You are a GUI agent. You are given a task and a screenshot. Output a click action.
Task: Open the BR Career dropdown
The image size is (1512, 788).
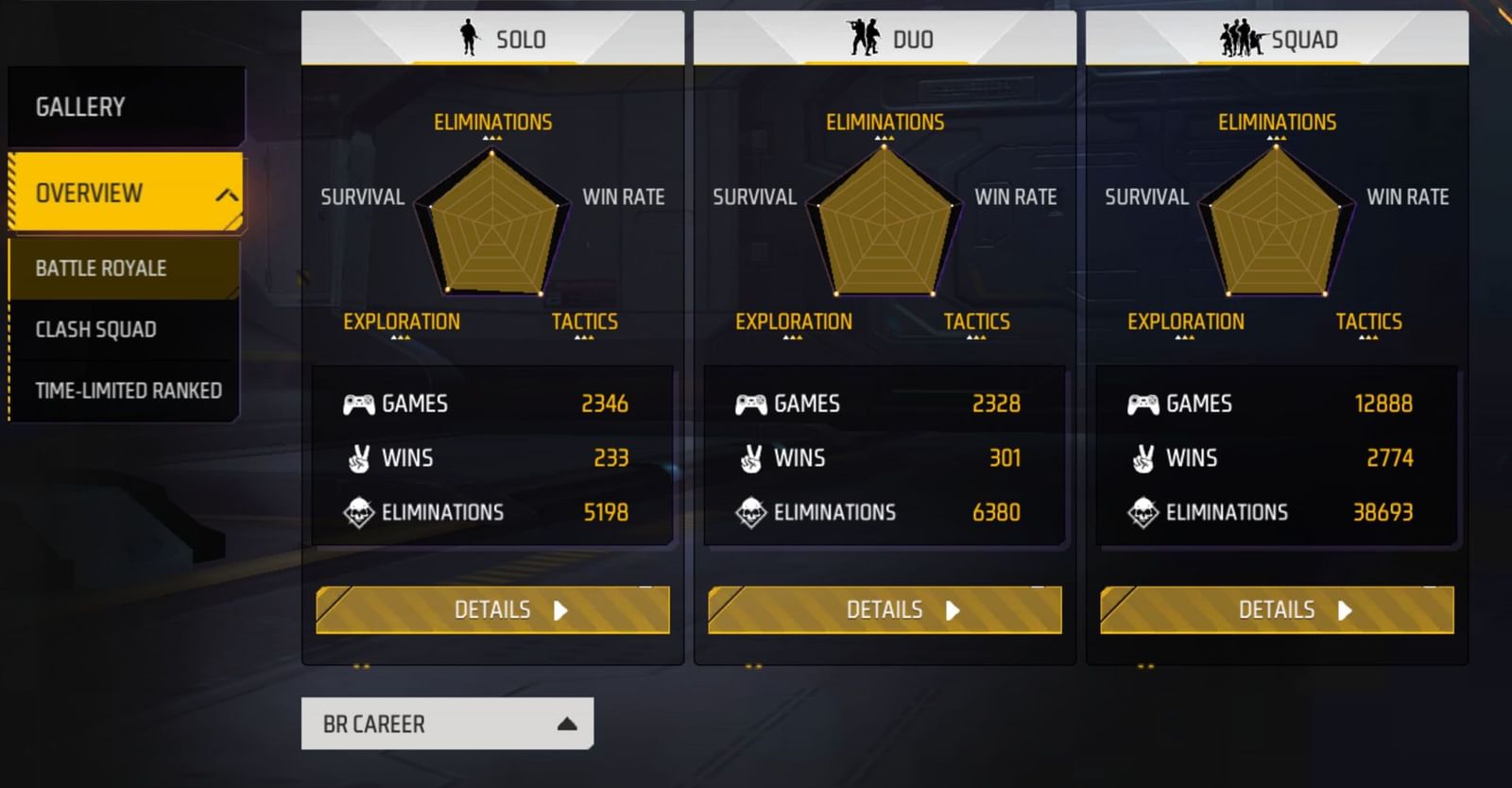pos(447,724)
